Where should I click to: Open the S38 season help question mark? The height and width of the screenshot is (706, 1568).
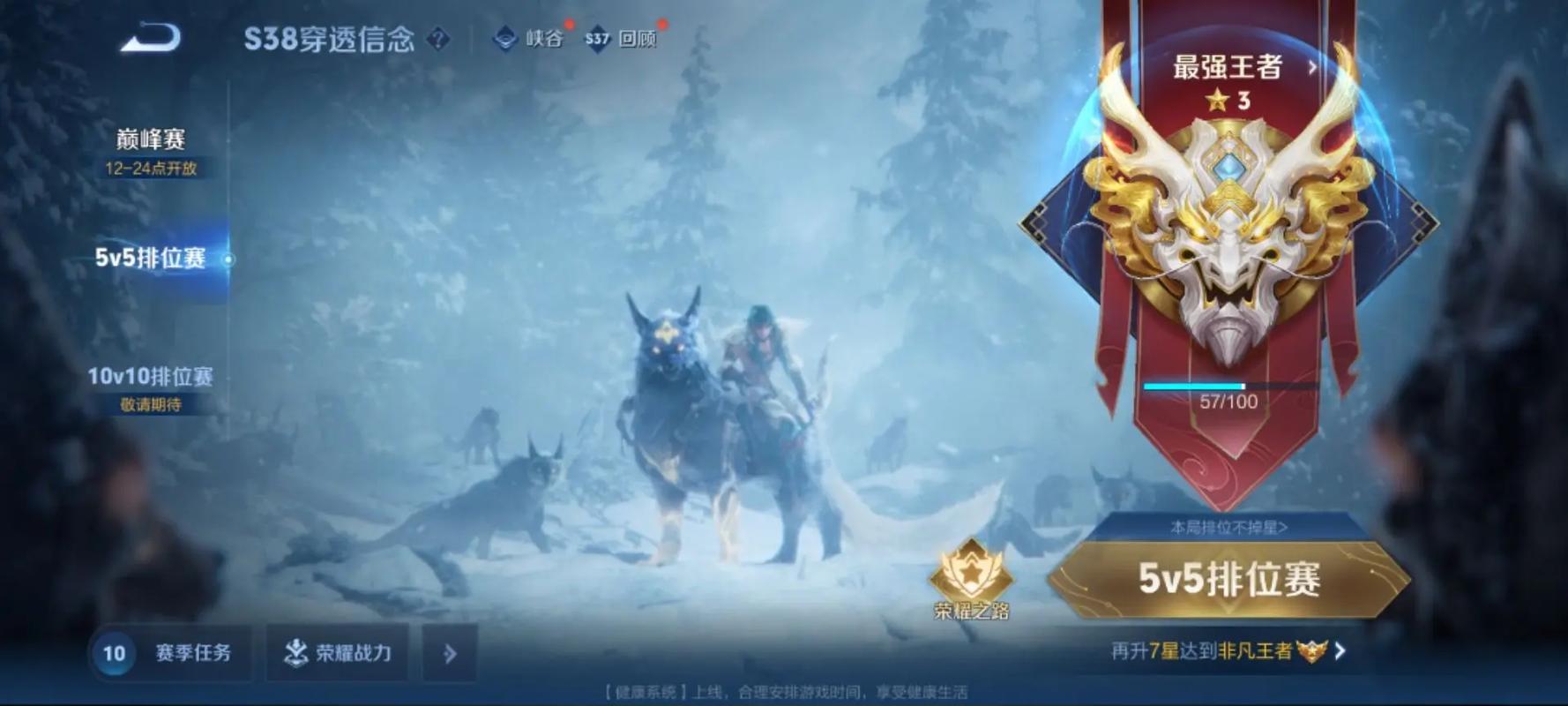tap(437, 39)
